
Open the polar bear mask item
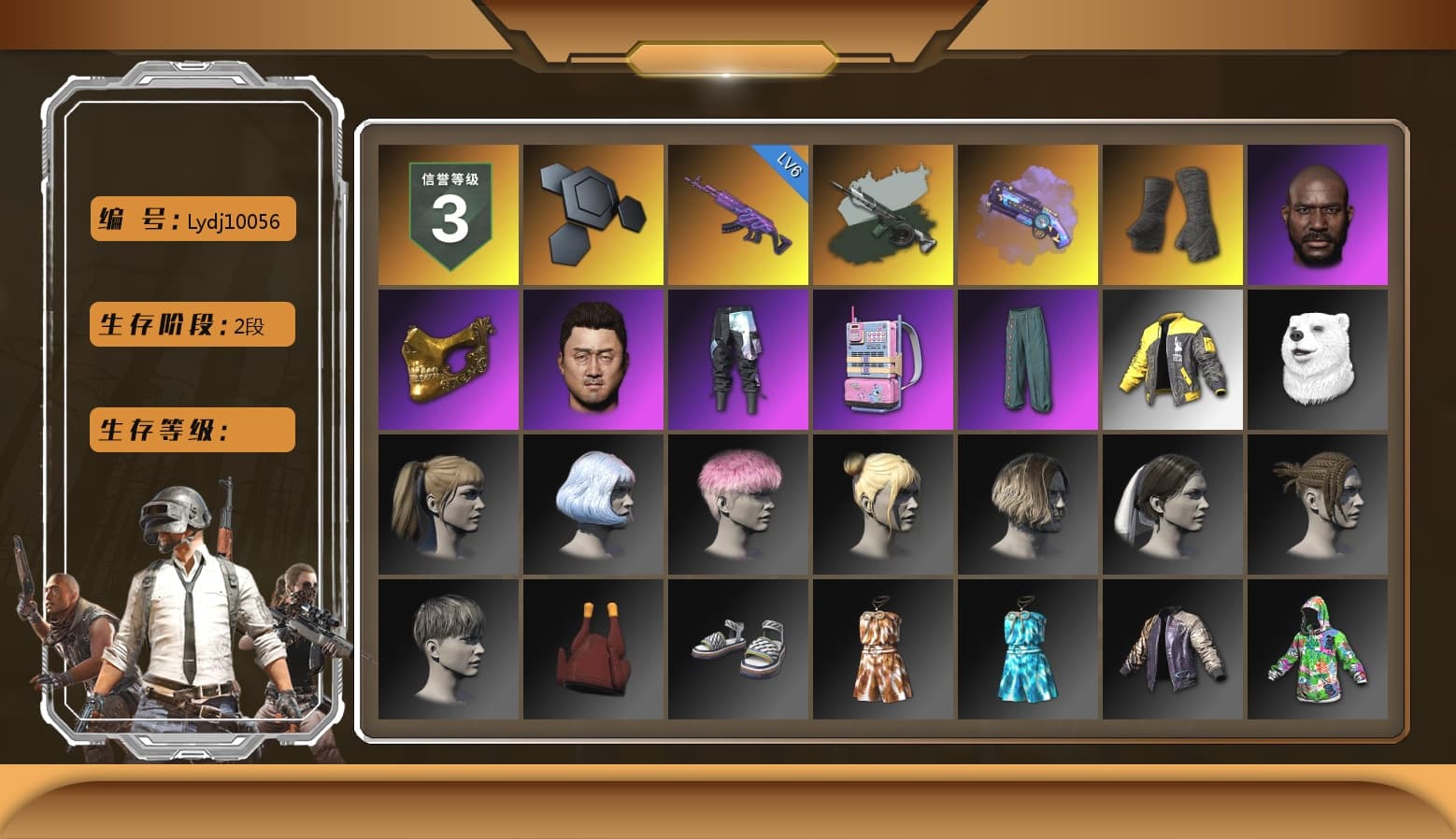[x=1318, y=358]
